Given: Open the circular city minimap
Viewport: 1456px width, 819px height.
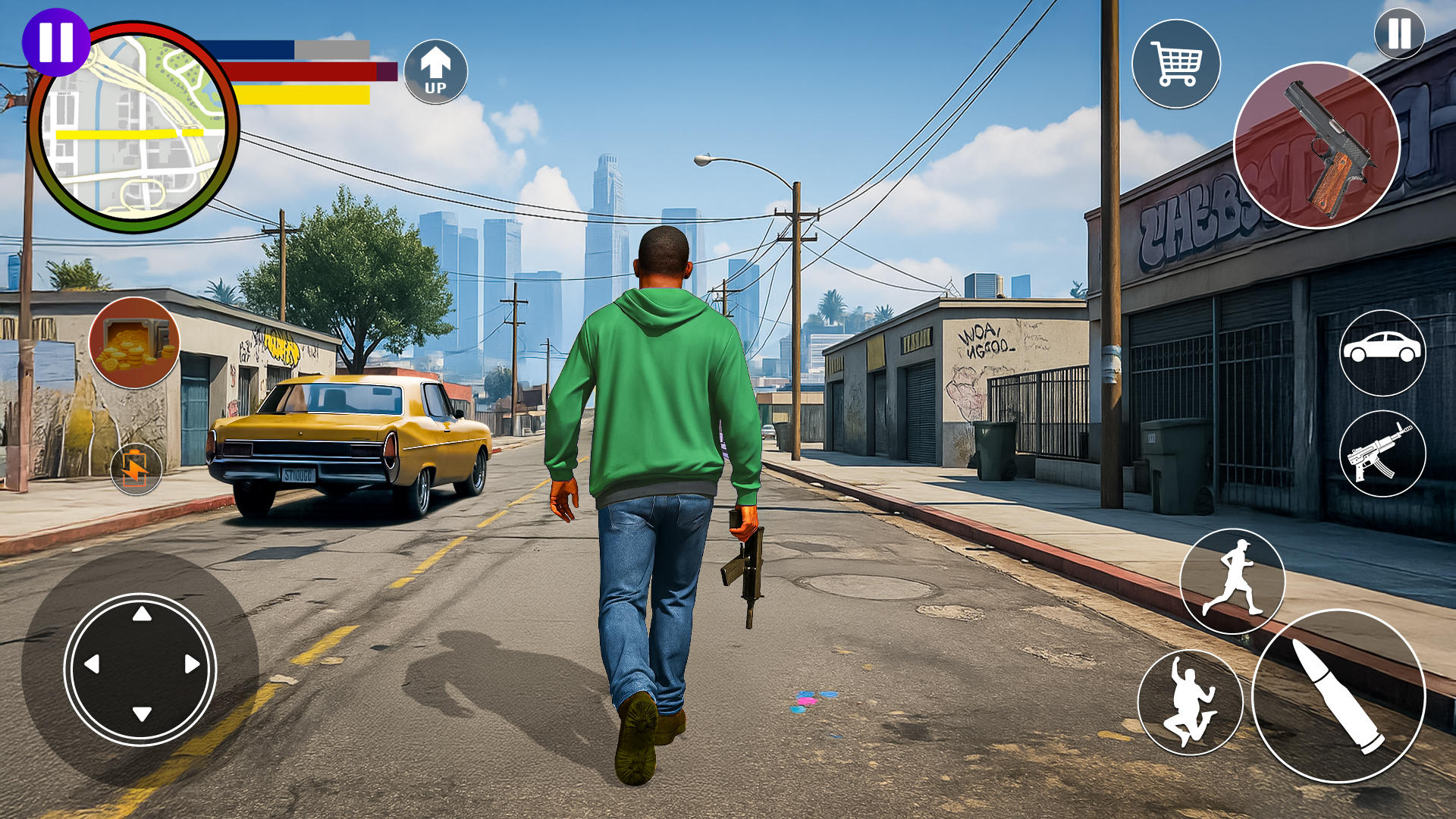Looking at the screenshot, I should (x=133, y=129).
